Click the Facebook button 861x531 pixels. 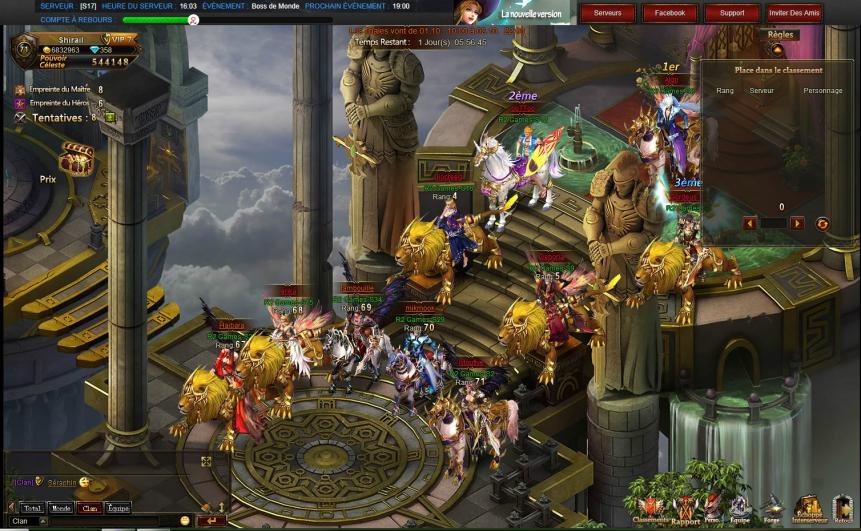pos(670,13)
